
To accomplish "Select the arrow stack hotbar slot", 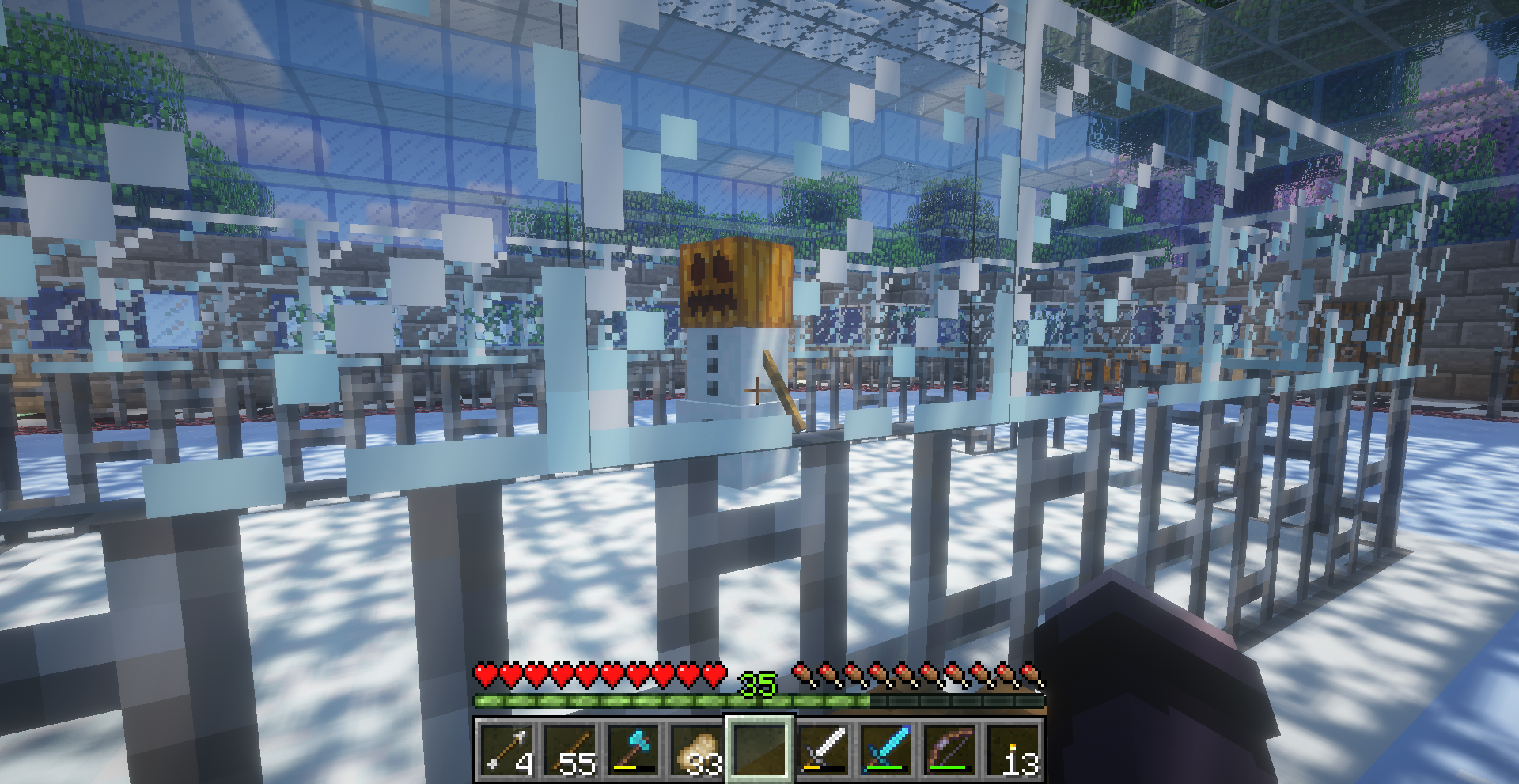I will pyautogui.click(x=506, y=749).
